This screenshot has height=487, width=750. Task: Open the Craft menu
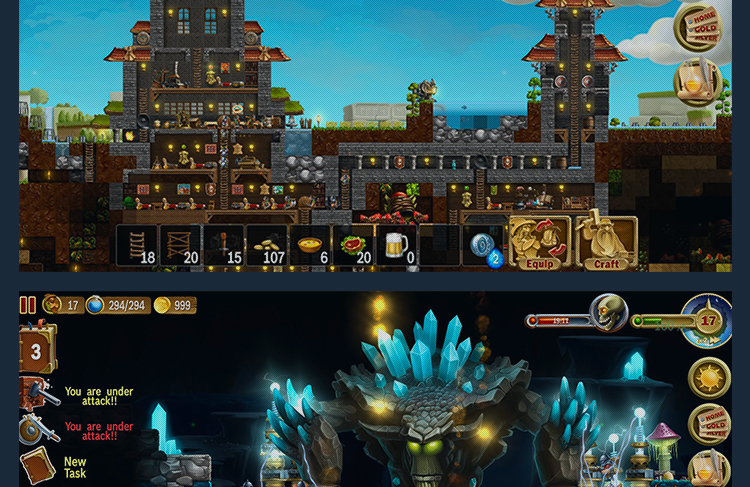click(x=606, y=243)
